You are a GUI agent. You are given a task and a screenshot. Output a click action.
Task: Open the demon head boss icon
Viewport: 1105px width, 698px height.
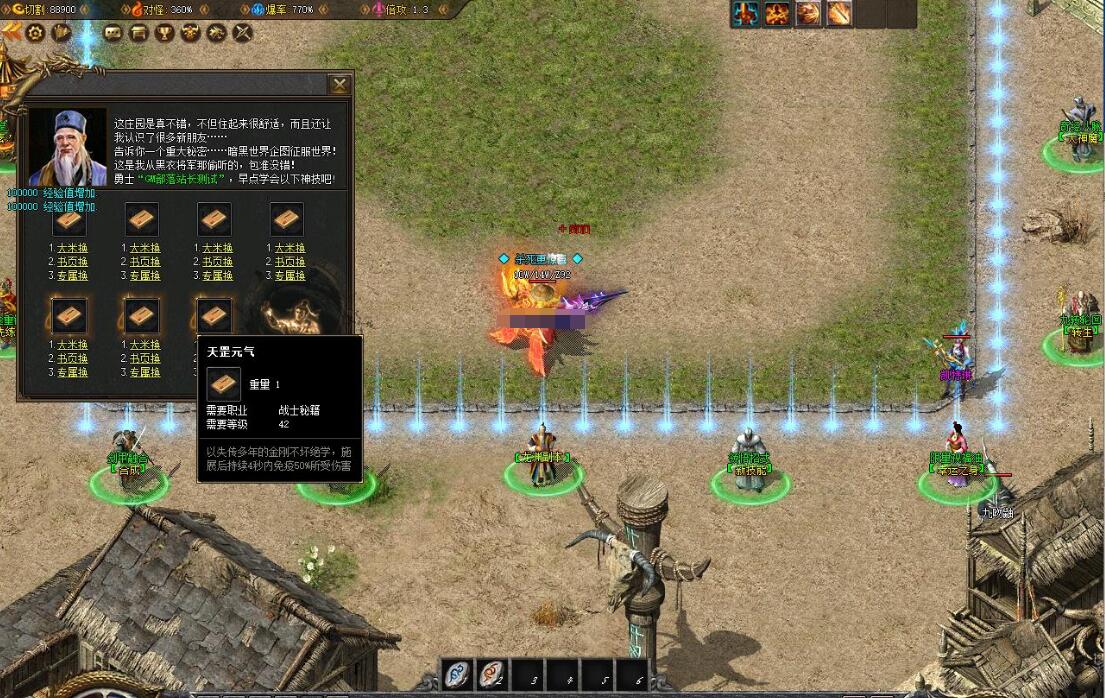pyautogui.click(x=190, y=33)
